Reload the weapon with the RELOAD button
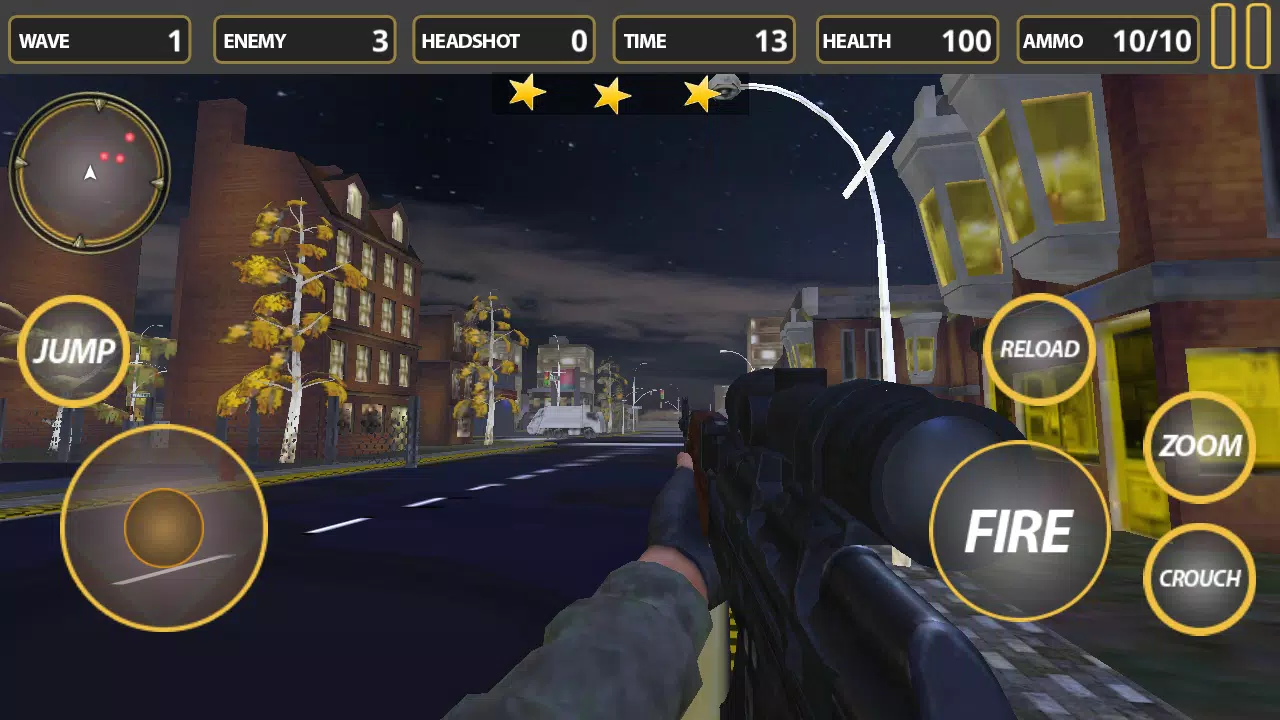 pos(1039,349)
